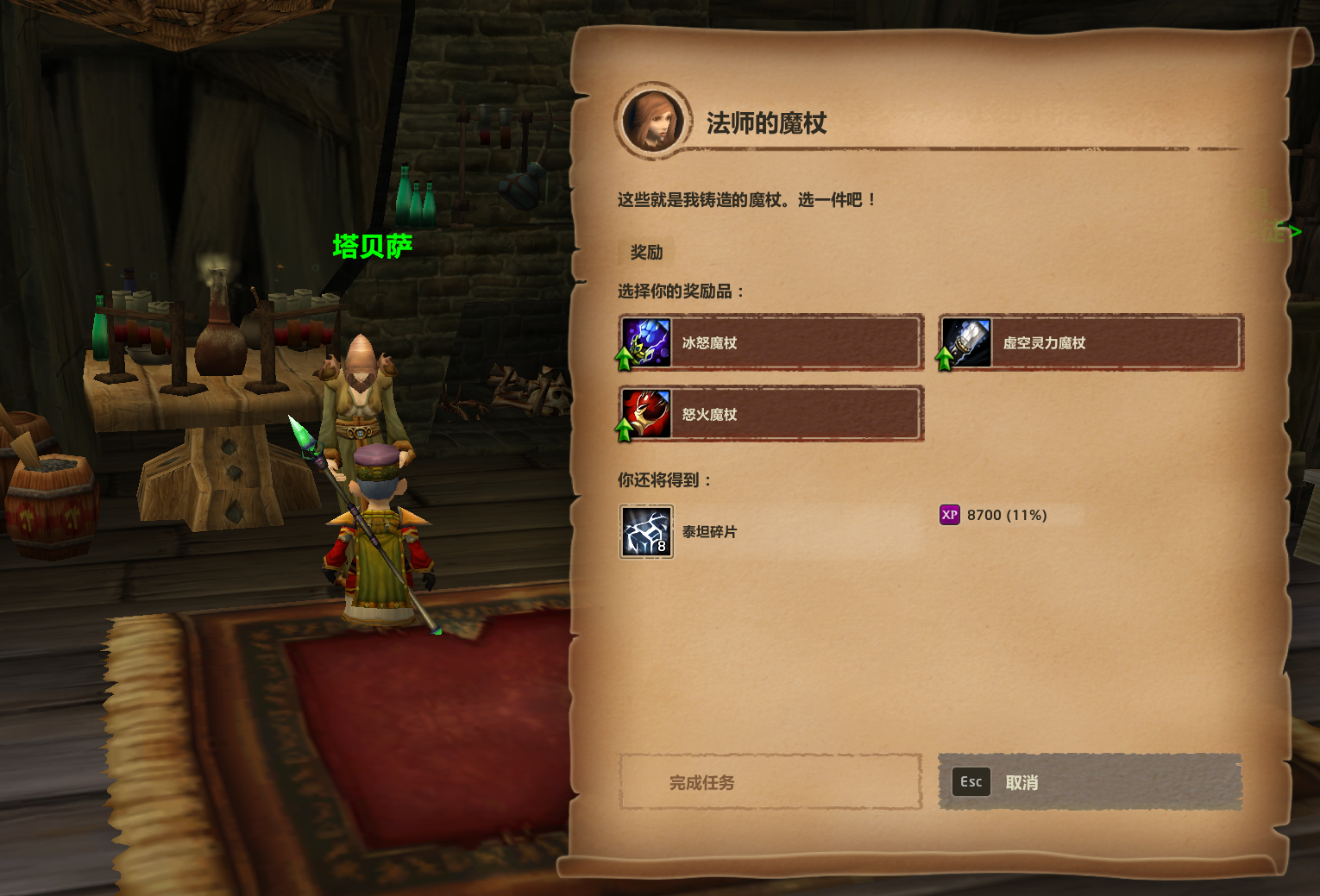
Task: Choose the 冰怒魔杖 reward
Action: [770, 343]
